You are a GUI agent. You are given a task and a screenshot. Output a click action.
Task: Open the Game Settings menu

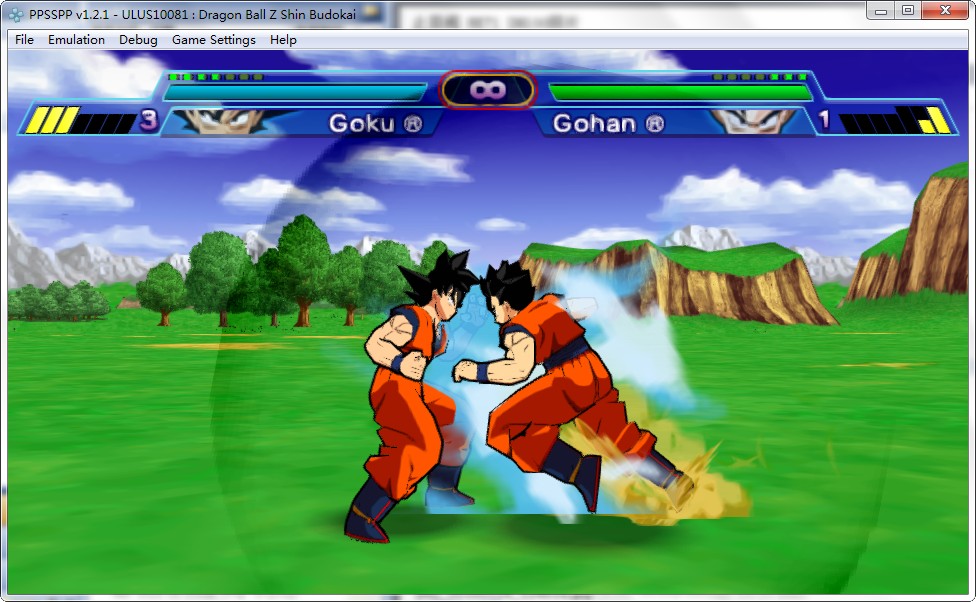213,40
